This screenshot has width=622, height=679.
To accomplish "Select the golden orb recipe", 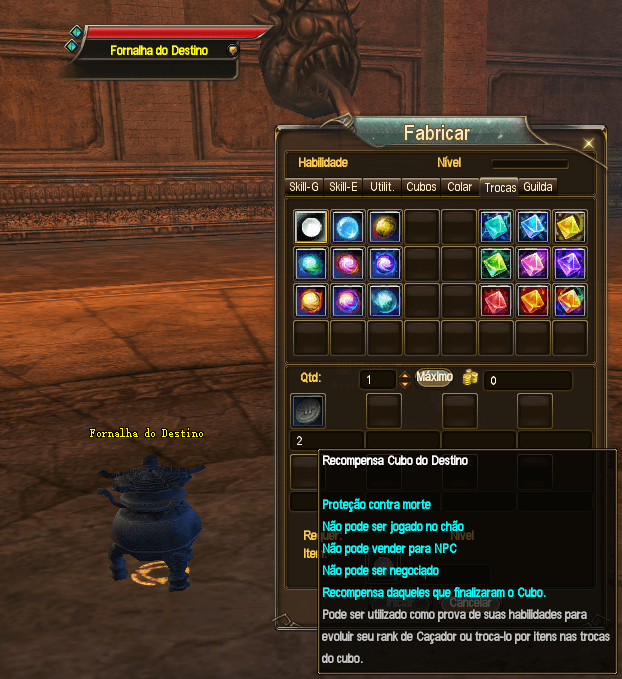I will pyautogui.click(x=384, y=226).
